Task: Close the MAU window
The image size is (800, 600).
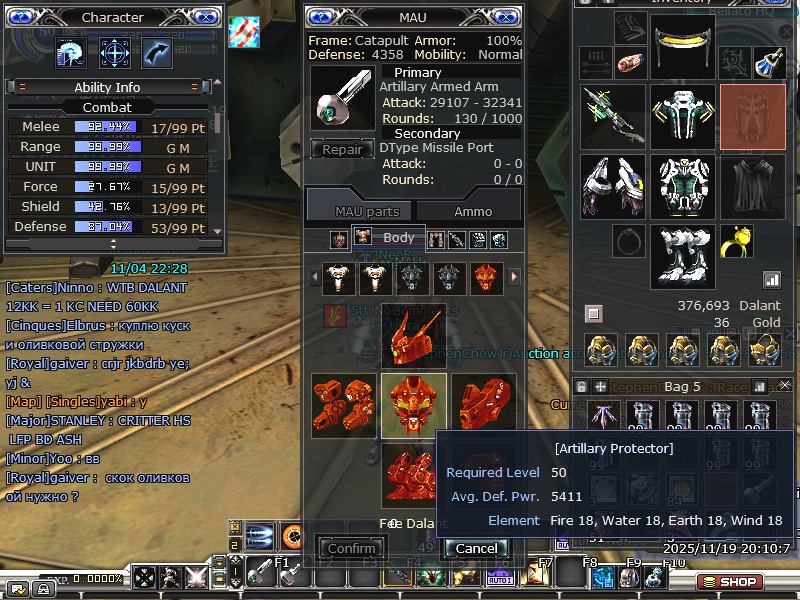Action: pyautogui.click(x=506, y=17)
